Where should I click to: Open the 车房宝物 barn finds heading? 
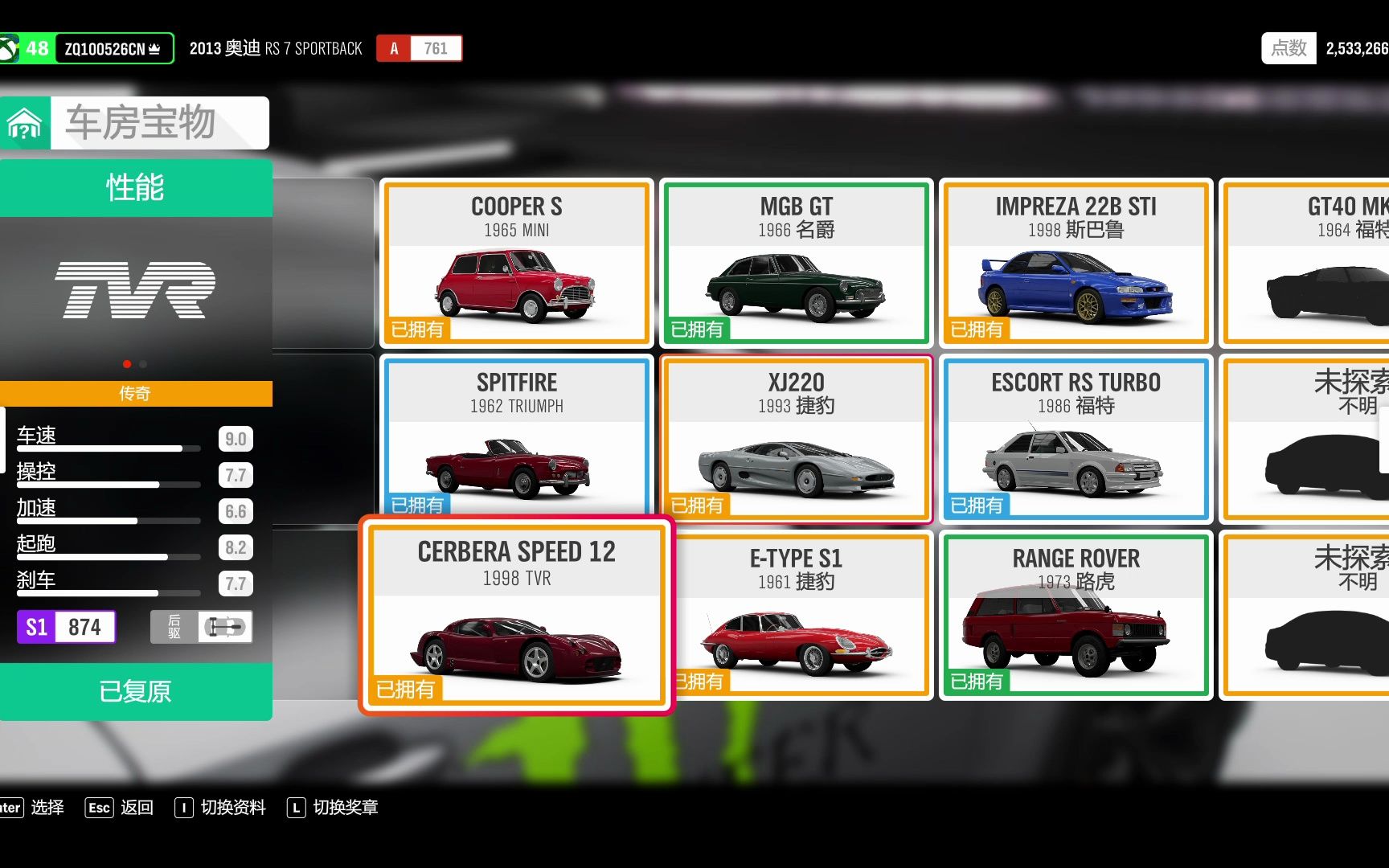141,123
